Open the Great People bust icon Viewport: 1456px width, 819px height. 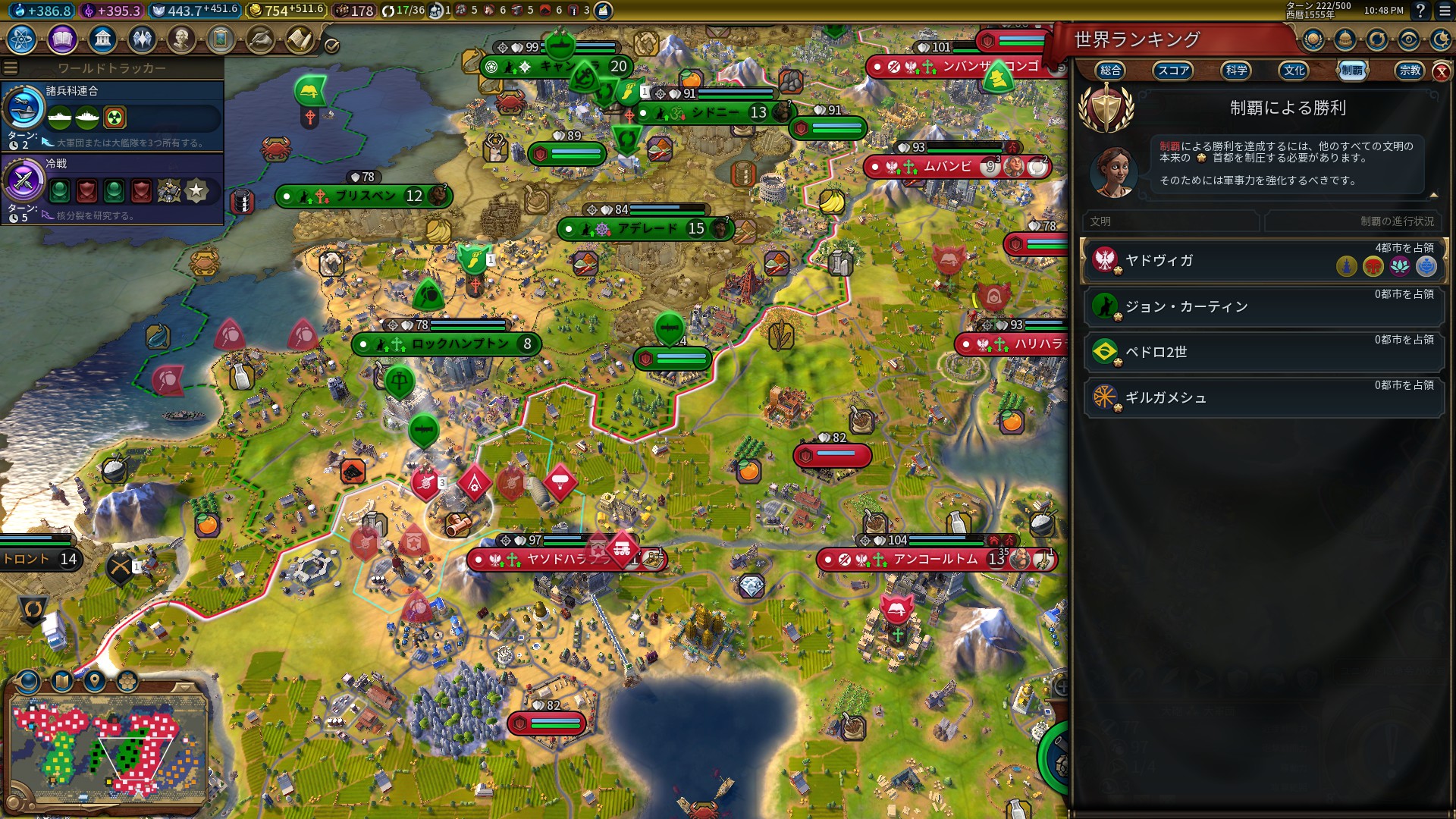click(181, 39)
